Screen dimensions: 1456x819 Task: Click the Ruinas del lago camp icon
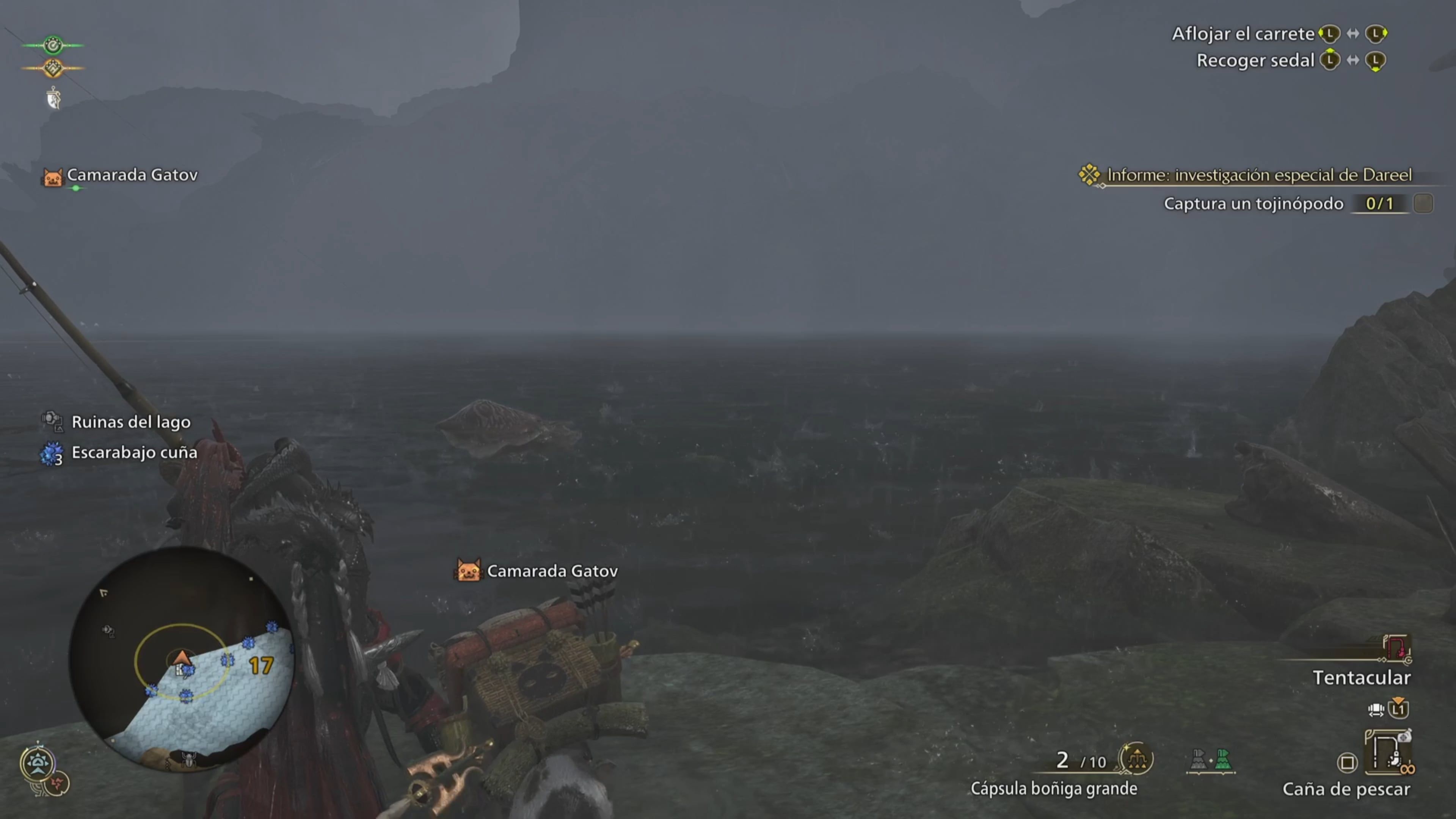[53, 421]
